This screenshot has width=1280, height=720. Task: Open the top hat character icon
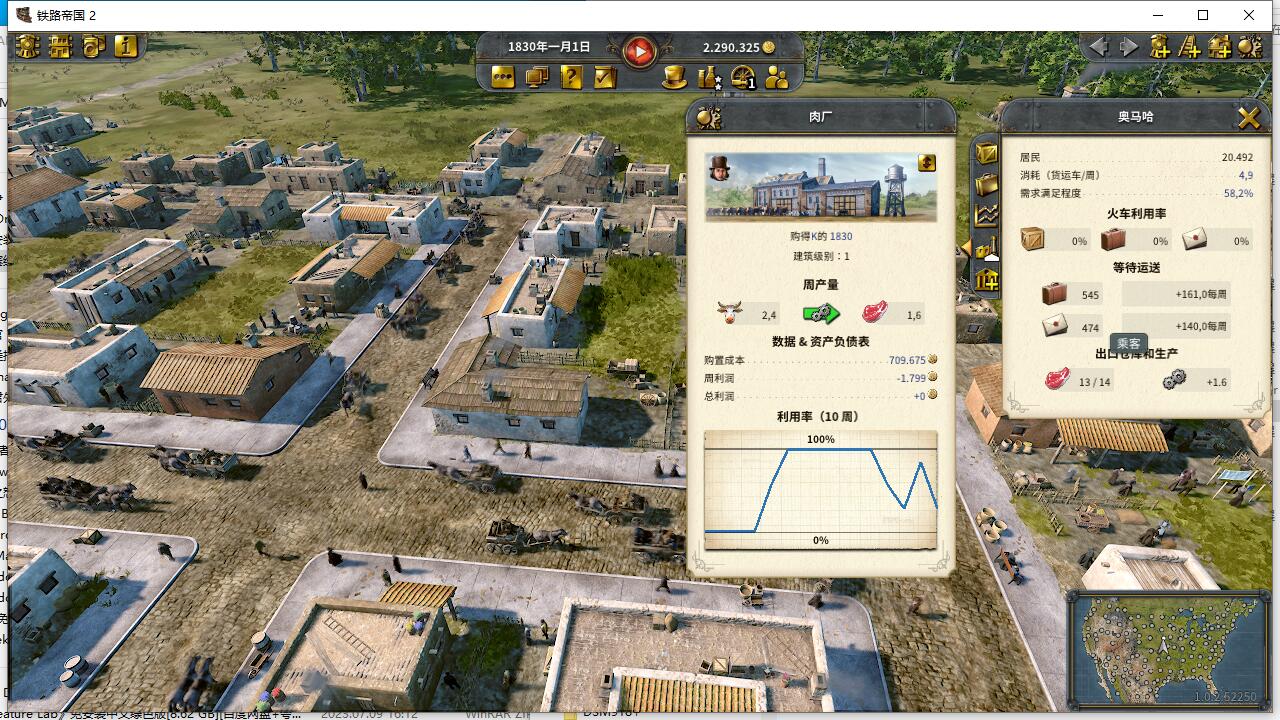point(675,77)
